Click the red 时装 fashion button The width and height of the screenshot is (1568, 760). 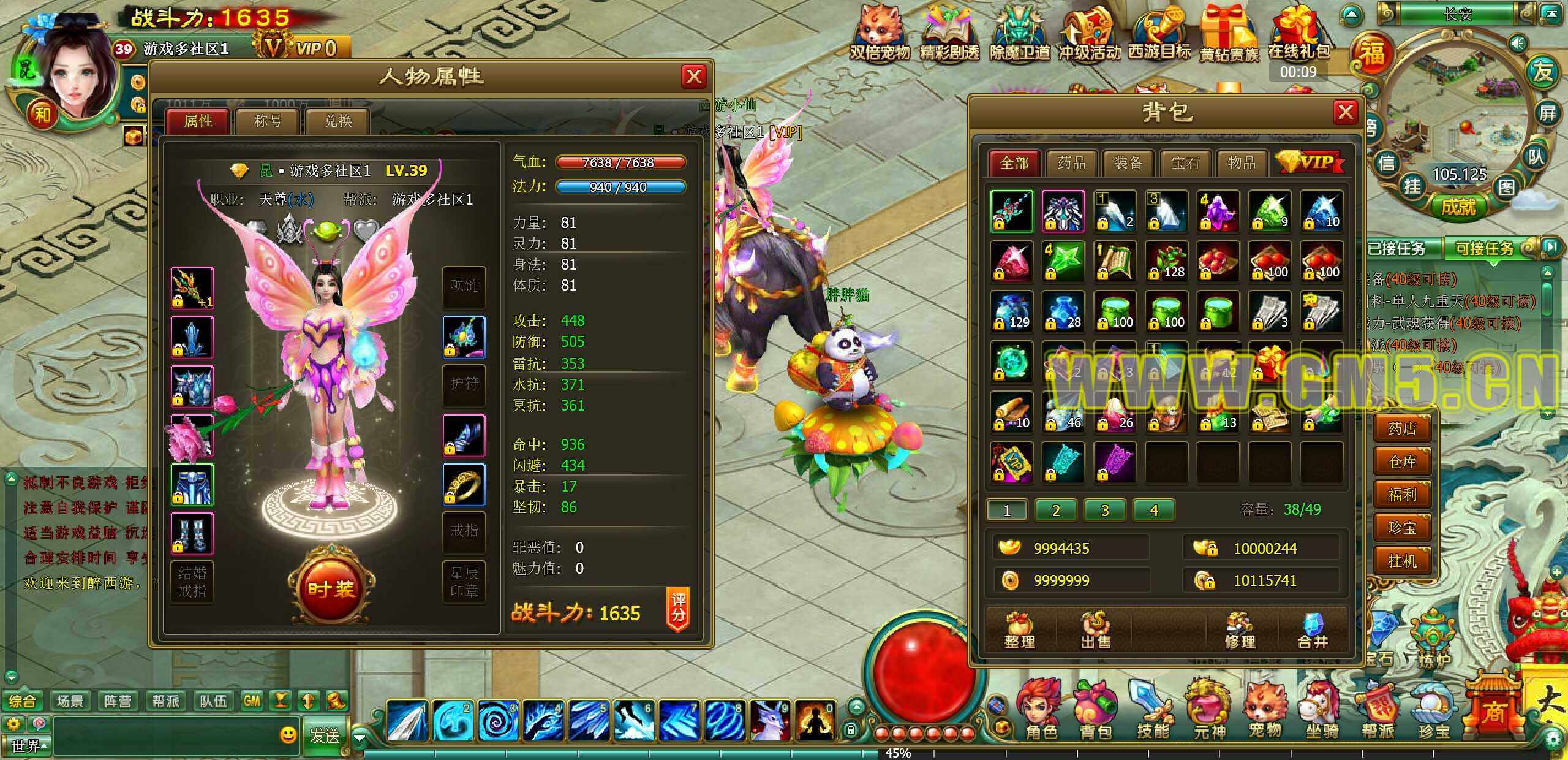331,588
